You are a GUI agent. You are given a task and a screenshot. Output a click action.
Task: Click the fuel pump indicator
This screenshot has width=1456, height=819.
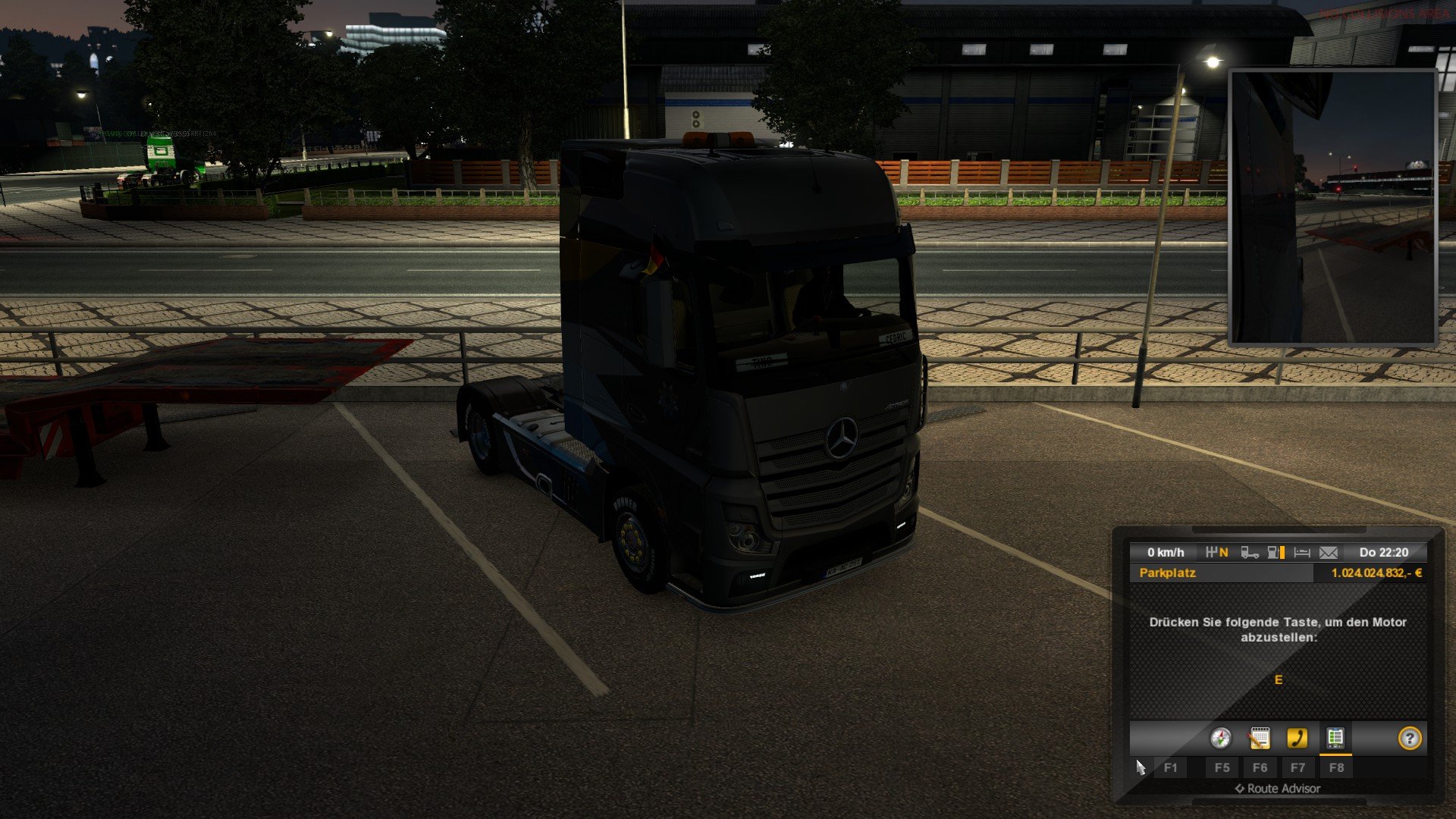(1276, 553)
